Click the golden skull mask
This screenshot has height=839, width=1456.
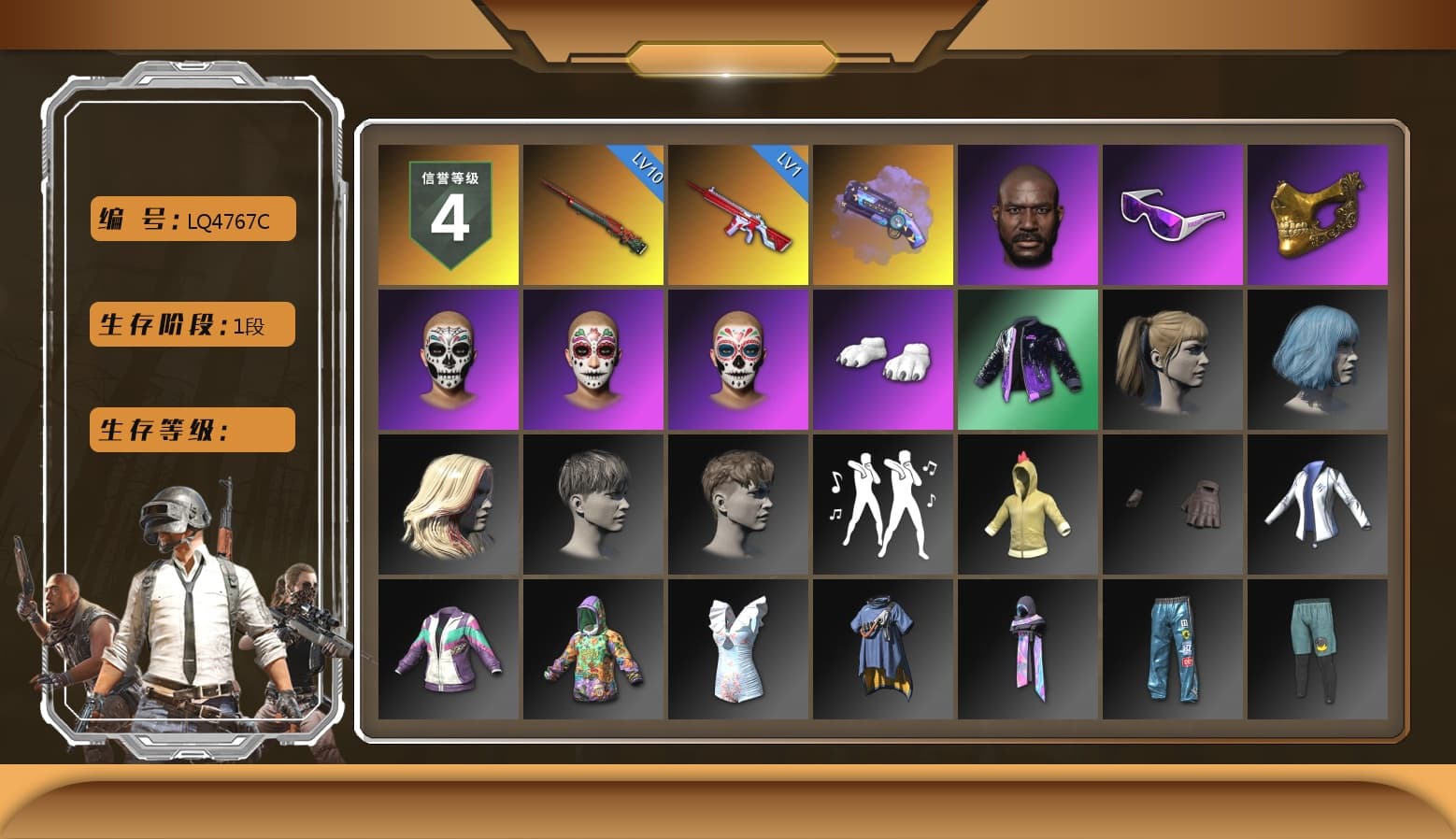(x=1318, y=214)
